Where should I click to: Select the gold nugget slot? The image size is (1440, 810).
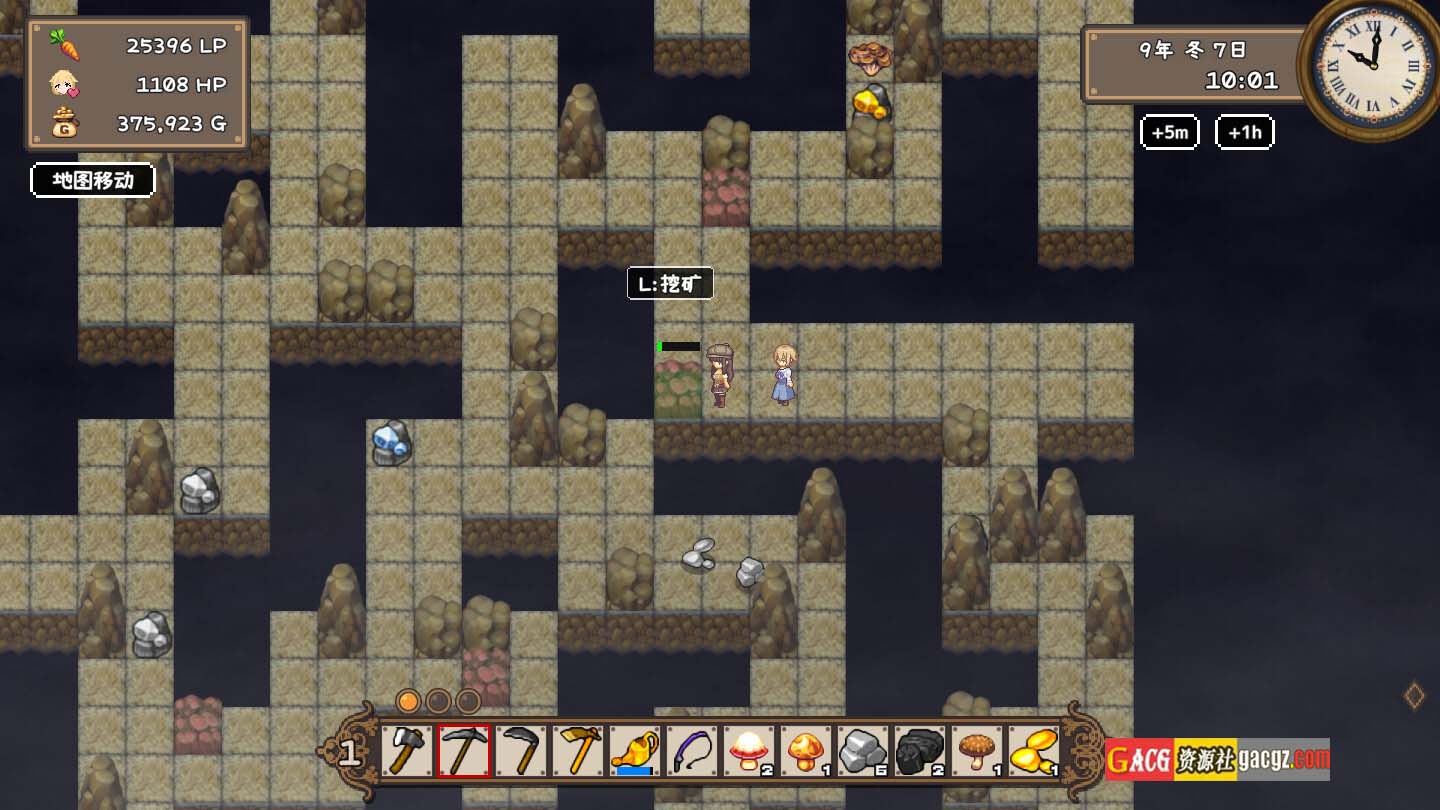[1034, 751]
